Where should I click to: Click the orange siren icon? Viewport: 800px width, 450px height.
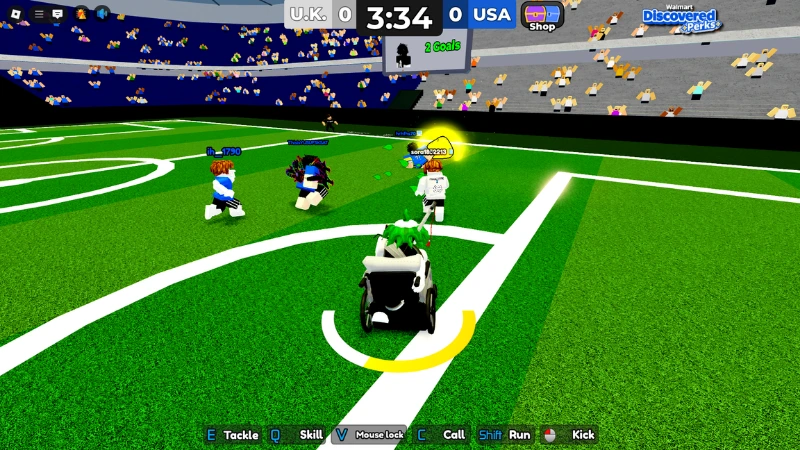coord(81,14)
